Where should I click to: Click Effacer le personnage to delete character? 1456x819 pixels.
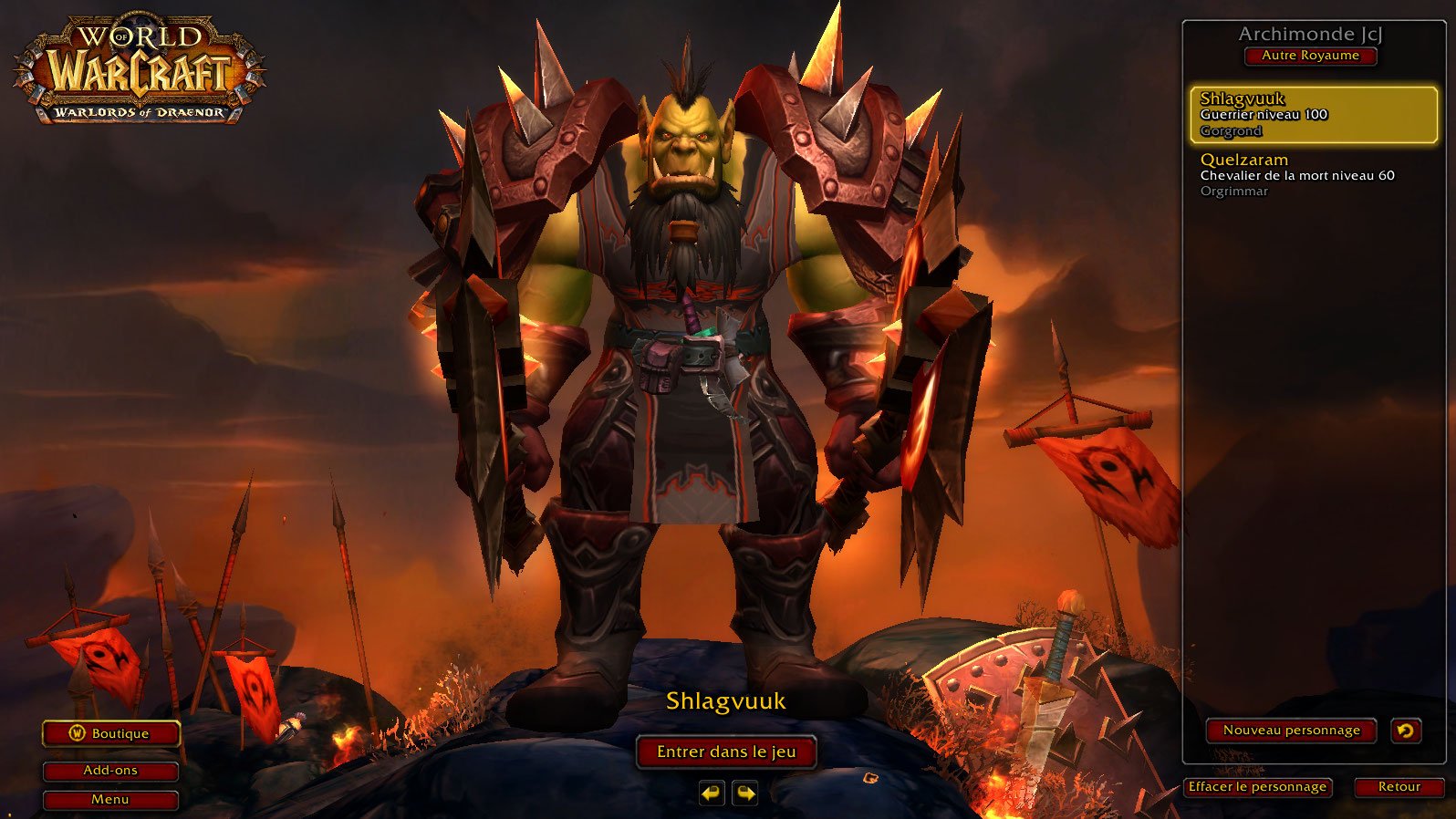tap(1257, 787)
